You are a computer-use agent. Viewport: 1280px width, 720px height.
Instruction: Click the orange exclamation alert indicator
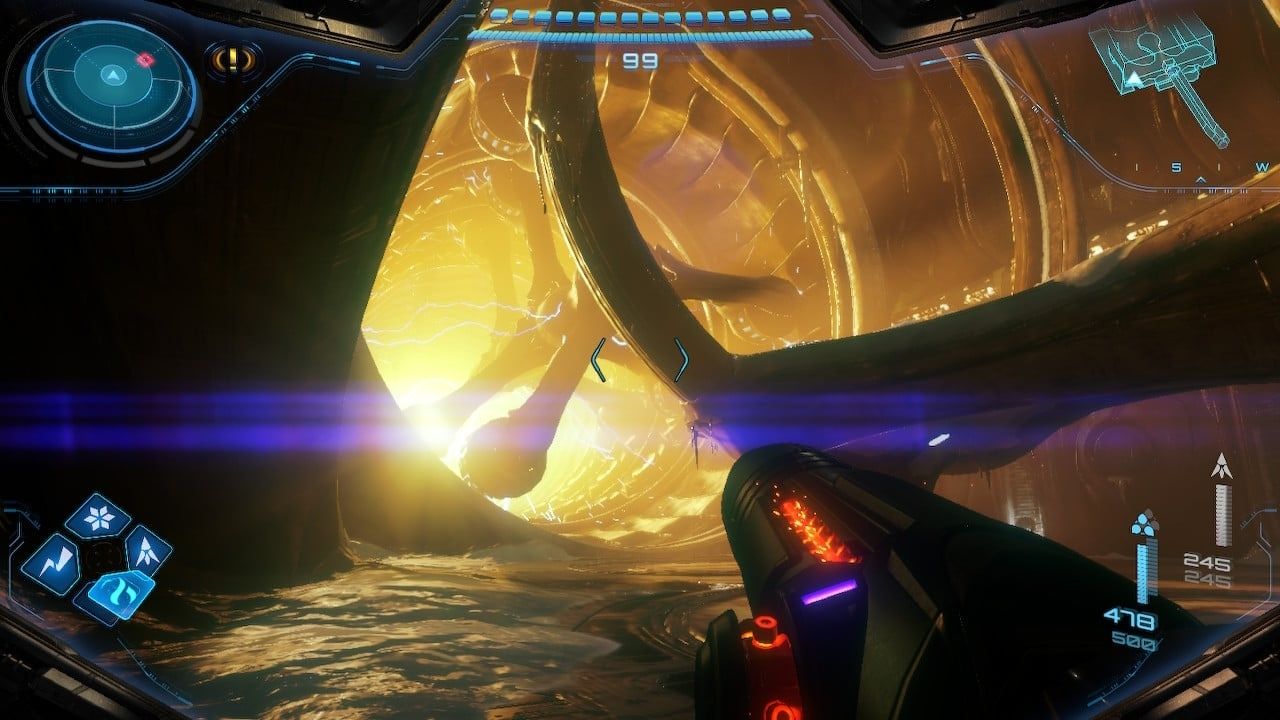coord(231,60)
